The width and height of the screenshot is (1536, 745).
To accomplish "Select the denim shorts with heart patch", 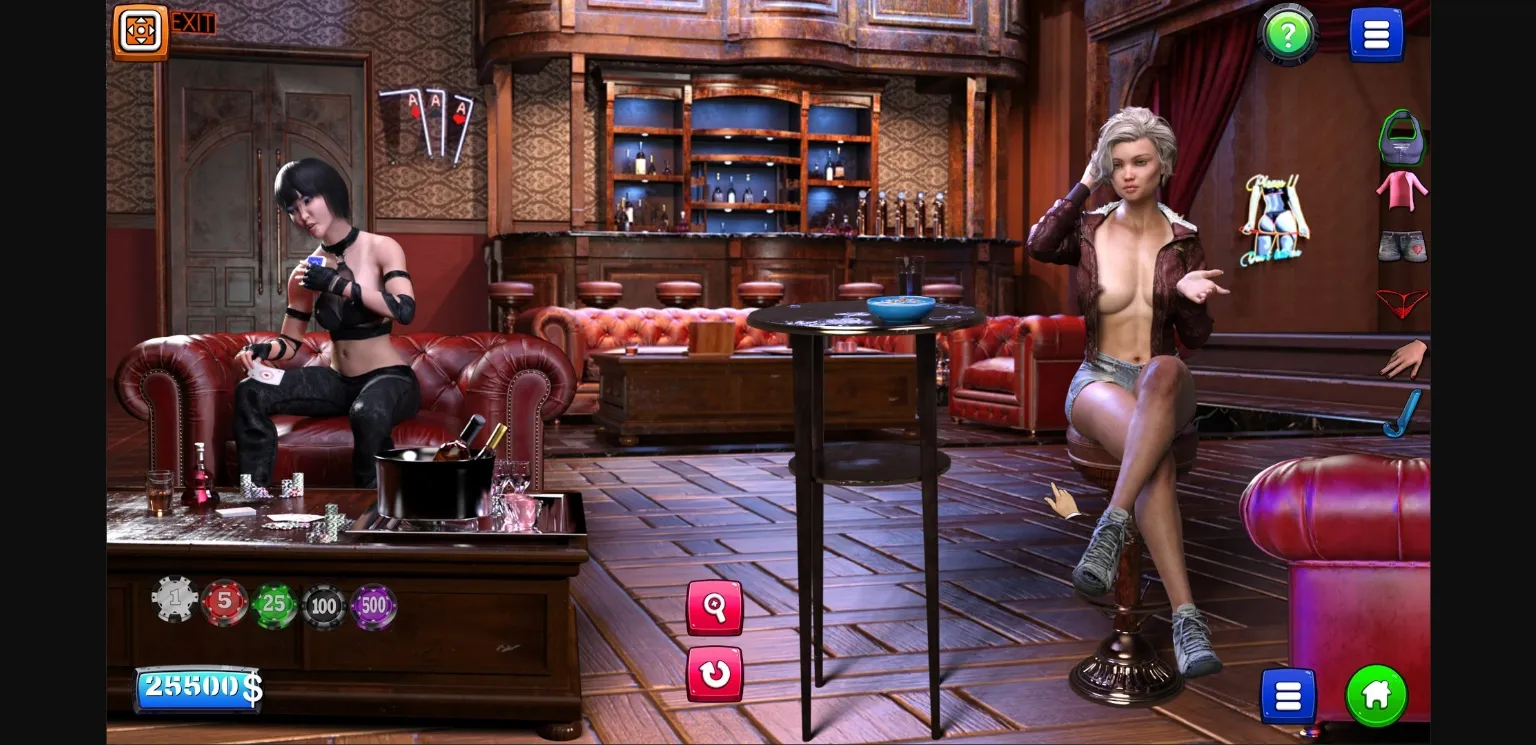I will [x=1403, y=247].
